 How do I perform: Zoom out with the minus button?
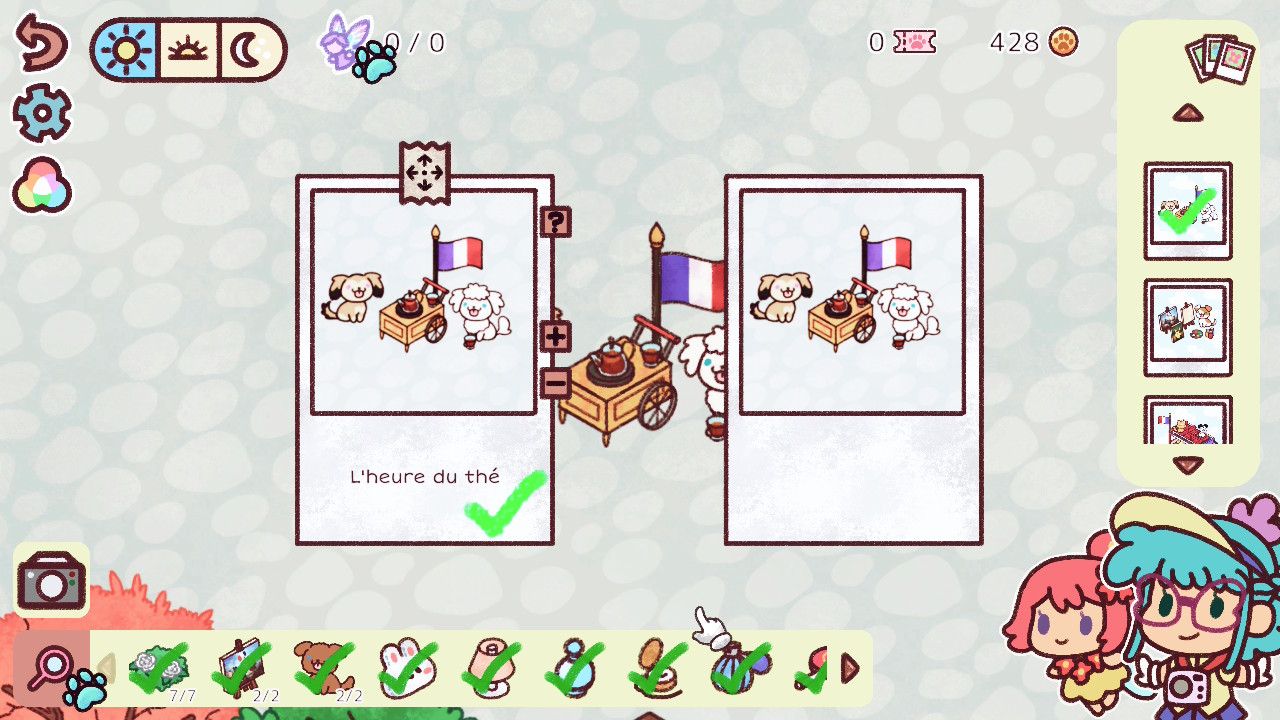tap(555, 383)
